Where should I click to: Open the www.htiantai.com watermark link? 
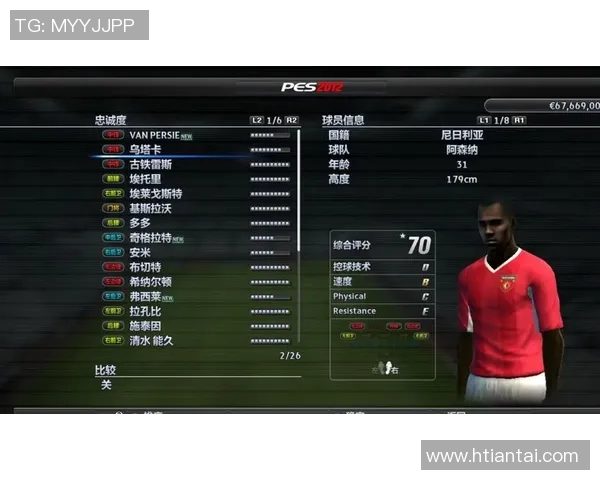tap(502, 456)
